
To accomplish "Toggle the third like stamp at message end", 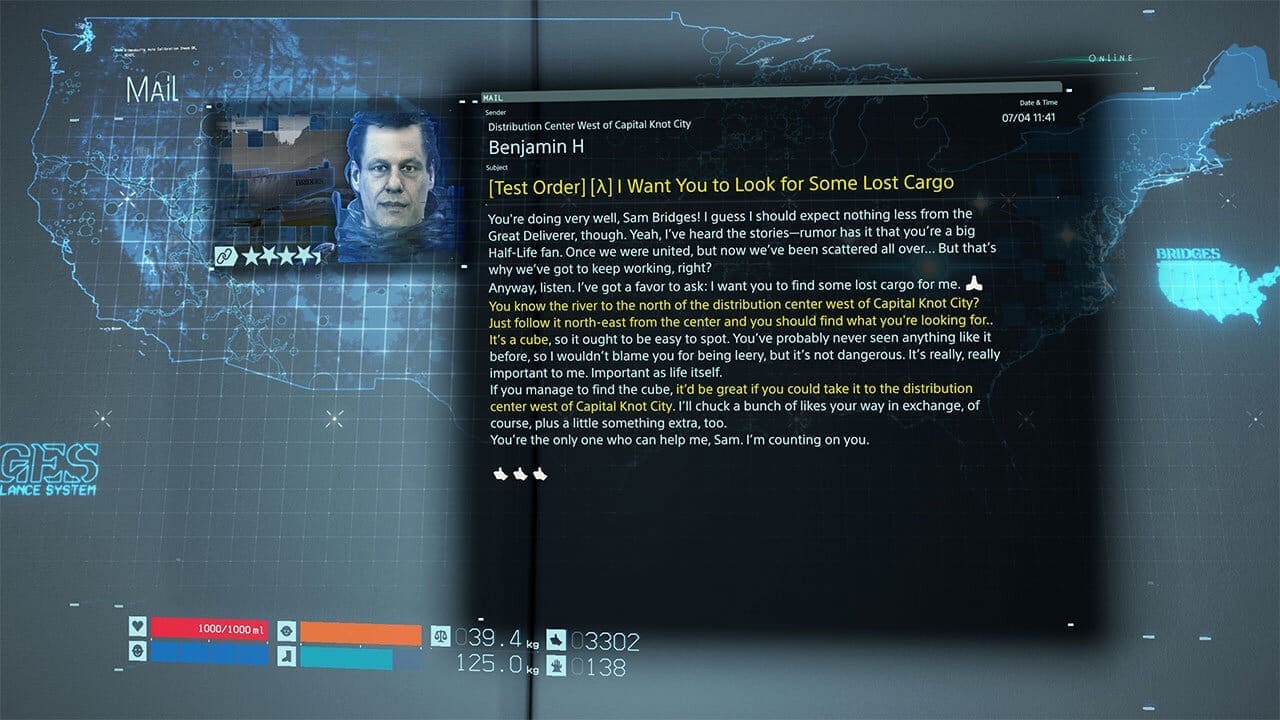I will click(539, 474).
